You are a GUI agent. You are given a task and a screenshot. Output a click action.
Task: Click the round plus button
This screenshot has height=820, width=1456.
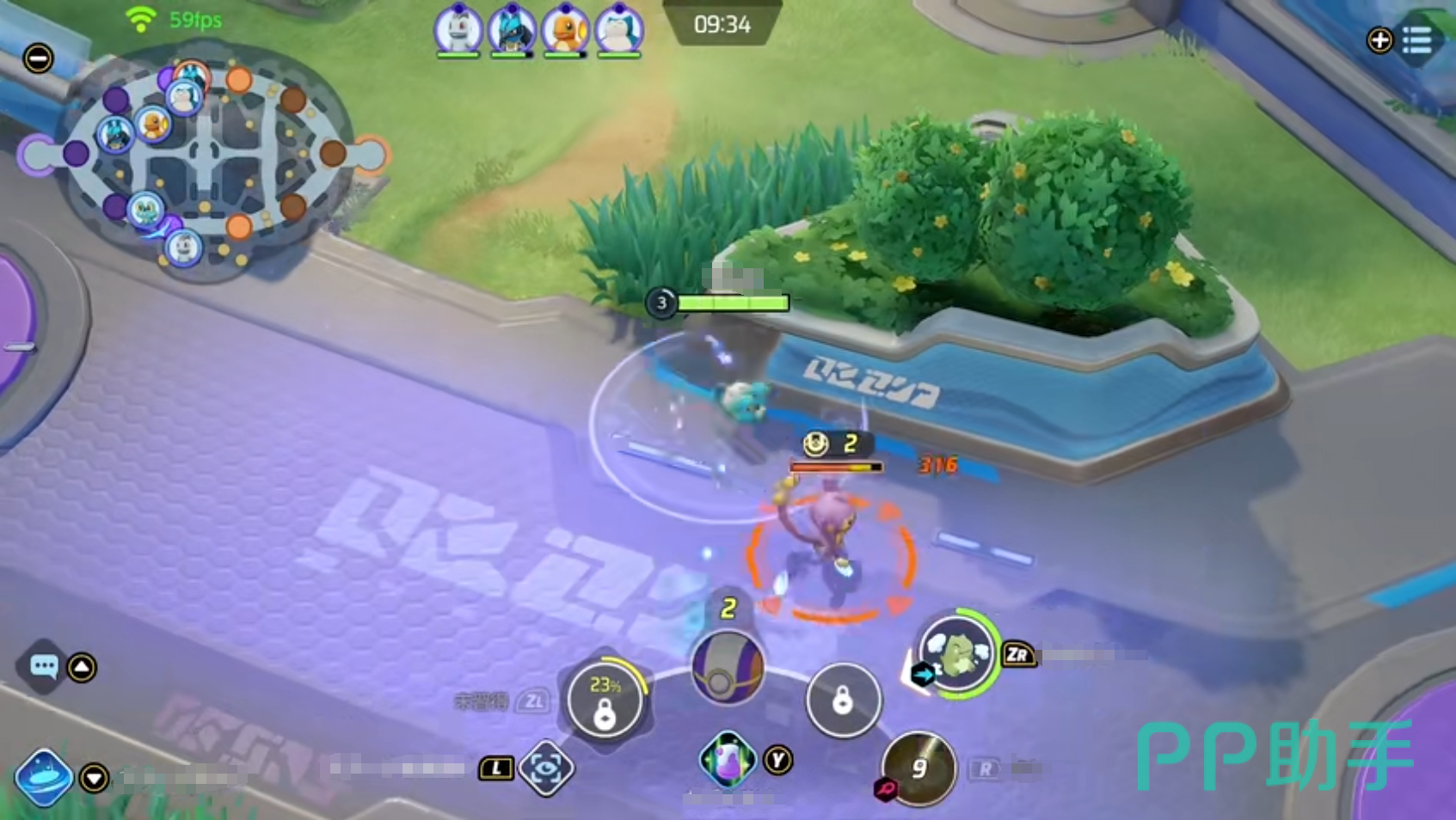(x=1379, y=40)
